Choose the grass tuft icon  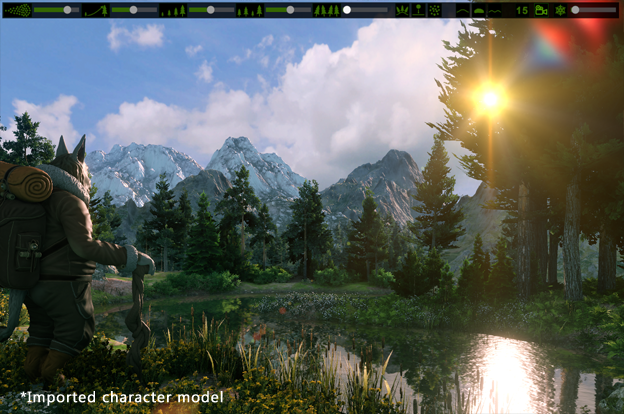click(x=402, y=10)
